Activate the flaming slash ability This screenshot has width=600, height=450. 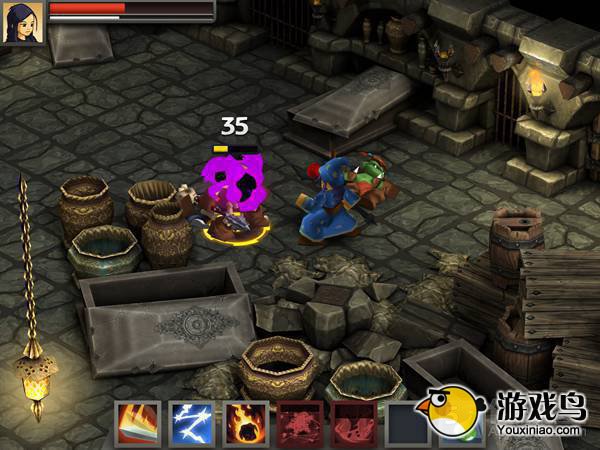point(136,423)
